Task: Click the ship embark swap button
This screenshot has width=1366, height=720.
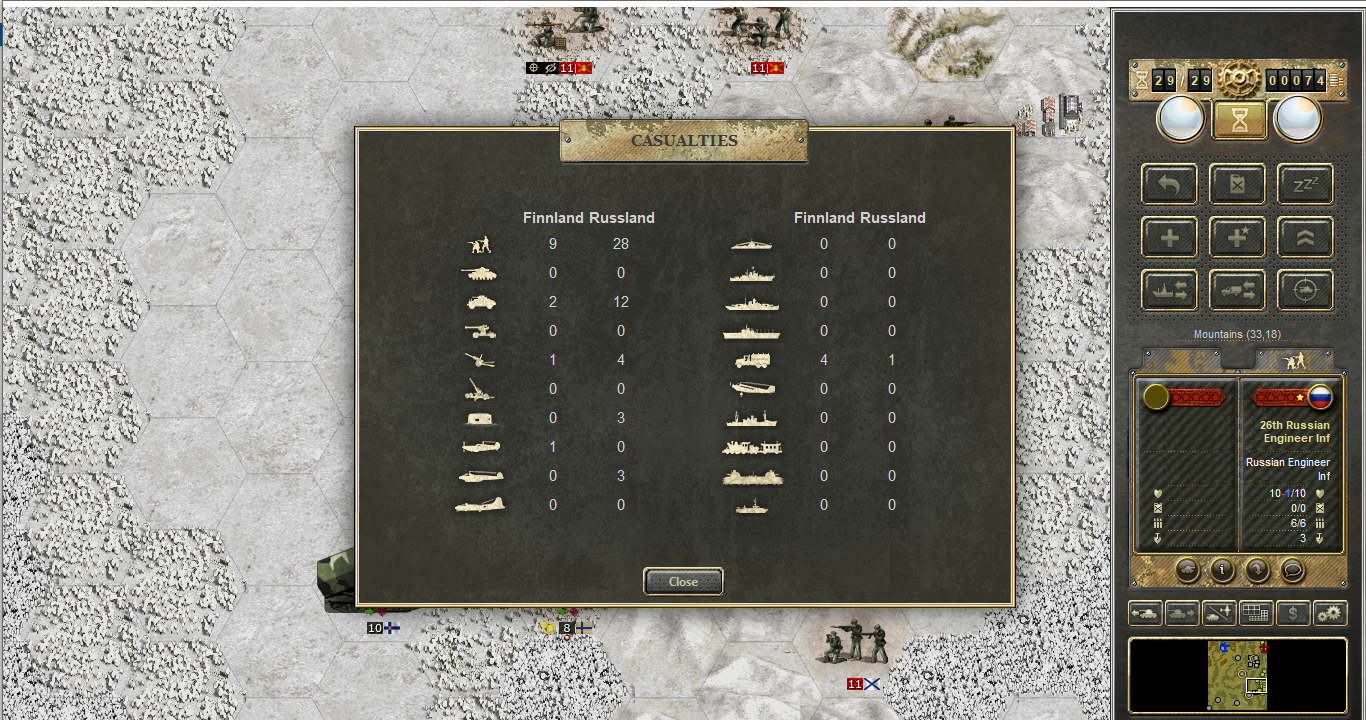Action: point(1170,290)
